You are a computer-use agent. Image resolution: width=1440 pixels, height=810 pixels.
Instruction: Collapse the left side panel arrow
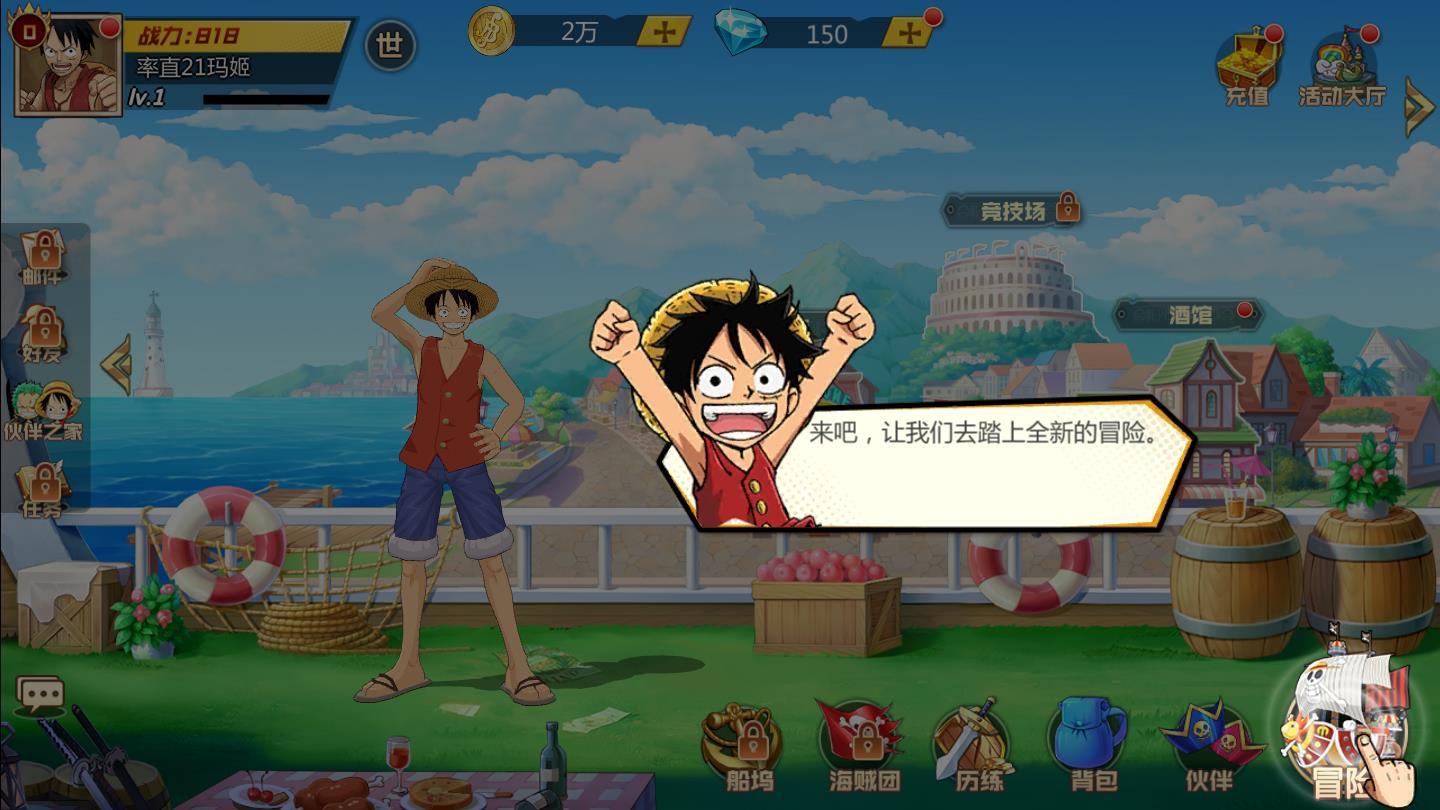pos(116,365)
